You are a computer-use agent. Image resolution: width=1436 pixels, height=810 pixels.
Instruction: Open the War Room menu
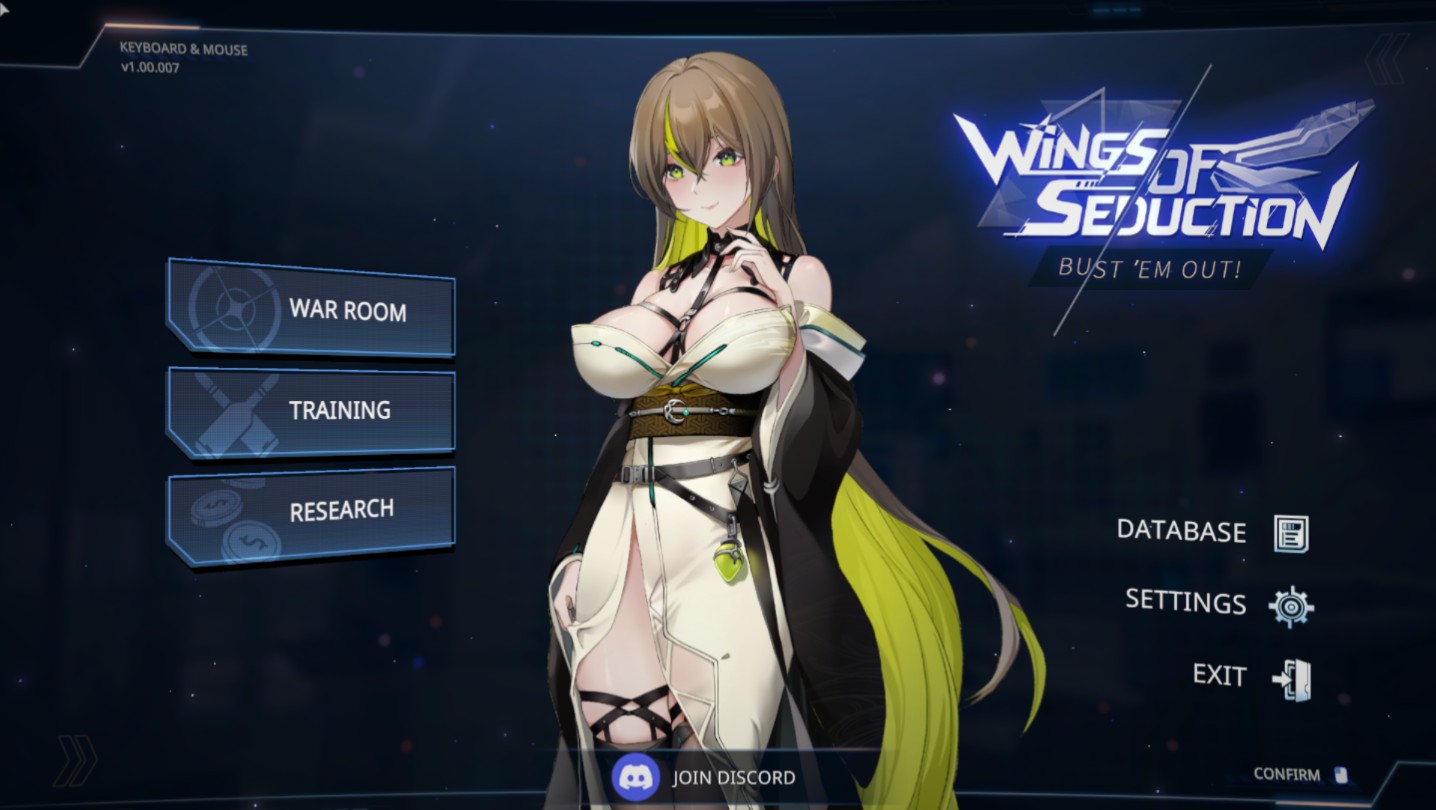(x=311, y=308)
